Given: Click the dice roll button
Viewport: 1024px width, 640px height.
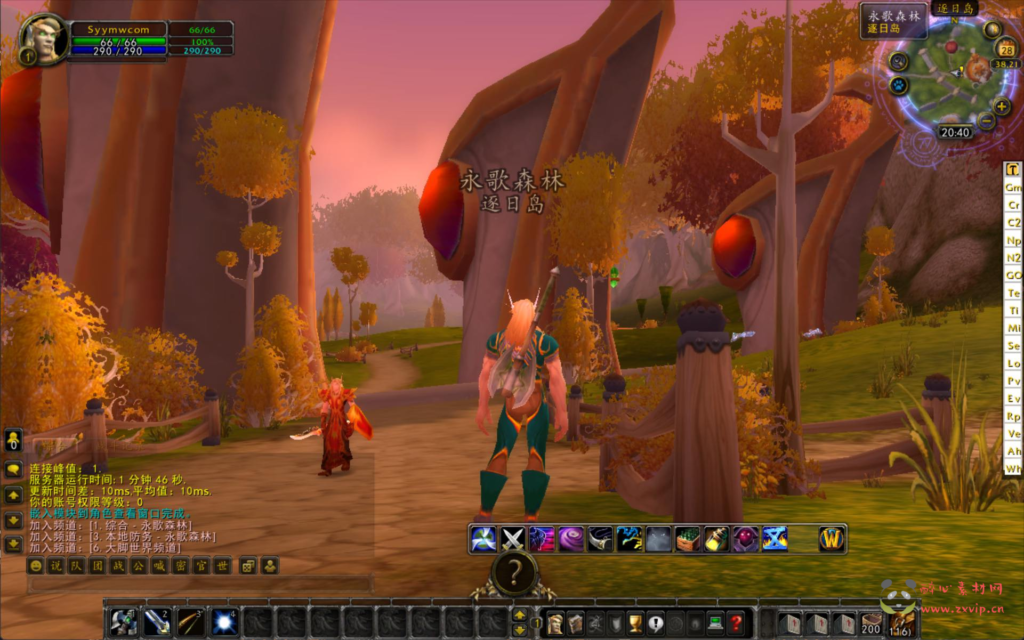Looking at the screenshot, I should click(x=248, y=566).
